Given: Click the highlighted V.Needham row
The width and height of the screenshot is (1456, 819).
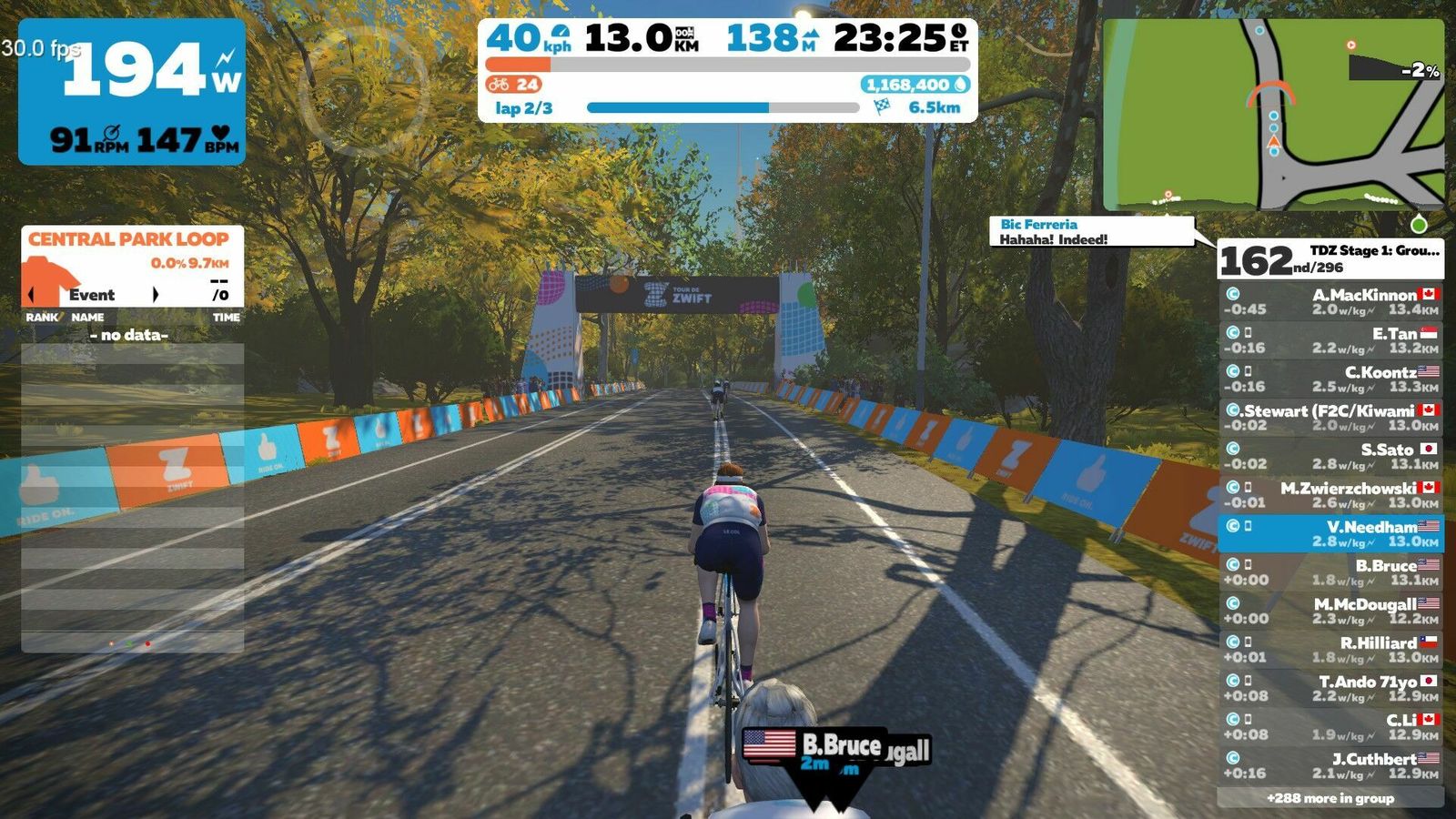Looking at the screenshot, I should pos(1330,533).
